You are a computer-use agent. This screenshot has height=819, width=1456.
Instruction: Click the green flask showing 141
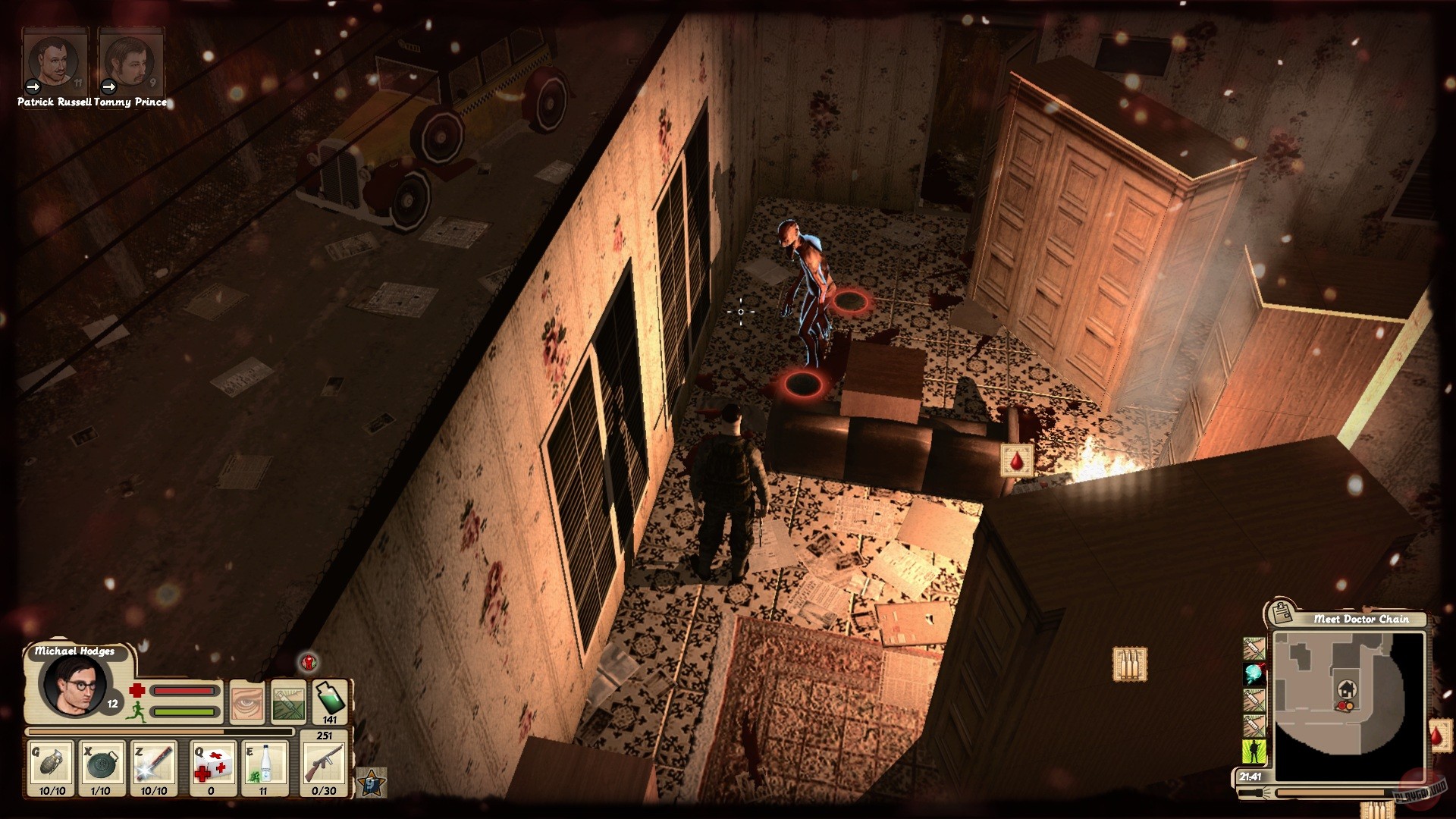pos(331,700)
